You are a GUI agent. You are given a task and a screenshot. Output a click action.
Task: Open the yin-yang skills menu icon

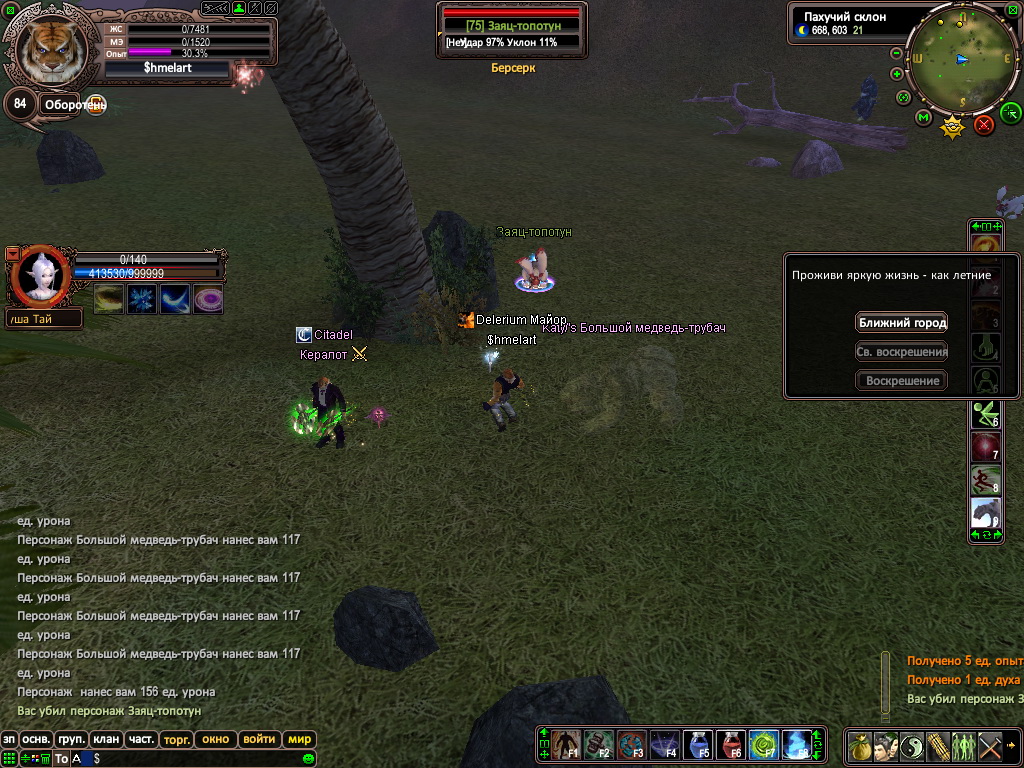pyautogui.click(x=912, y=746)
